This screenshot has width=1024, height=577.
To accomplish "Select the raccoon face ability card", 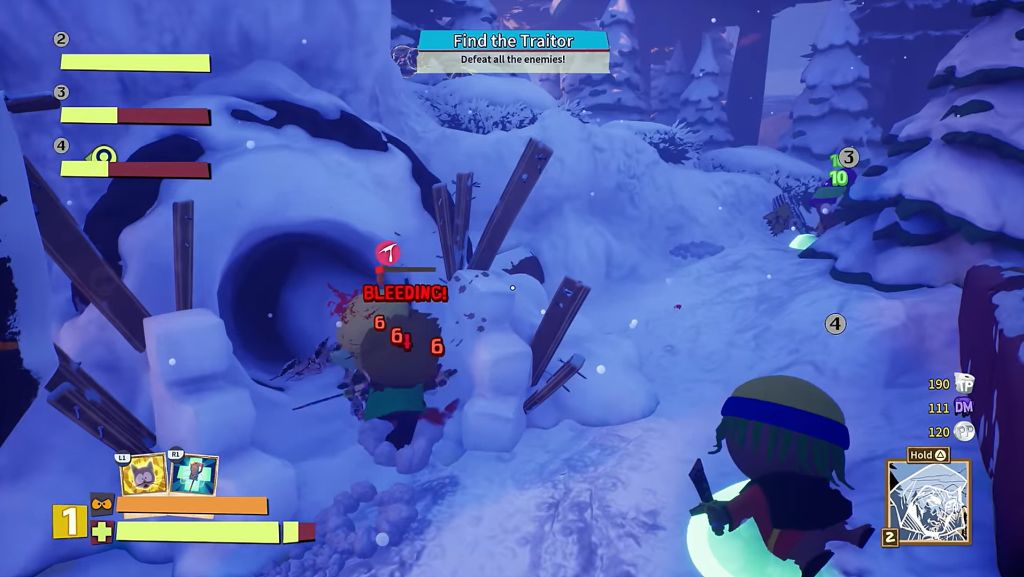I will pos(143,475).
